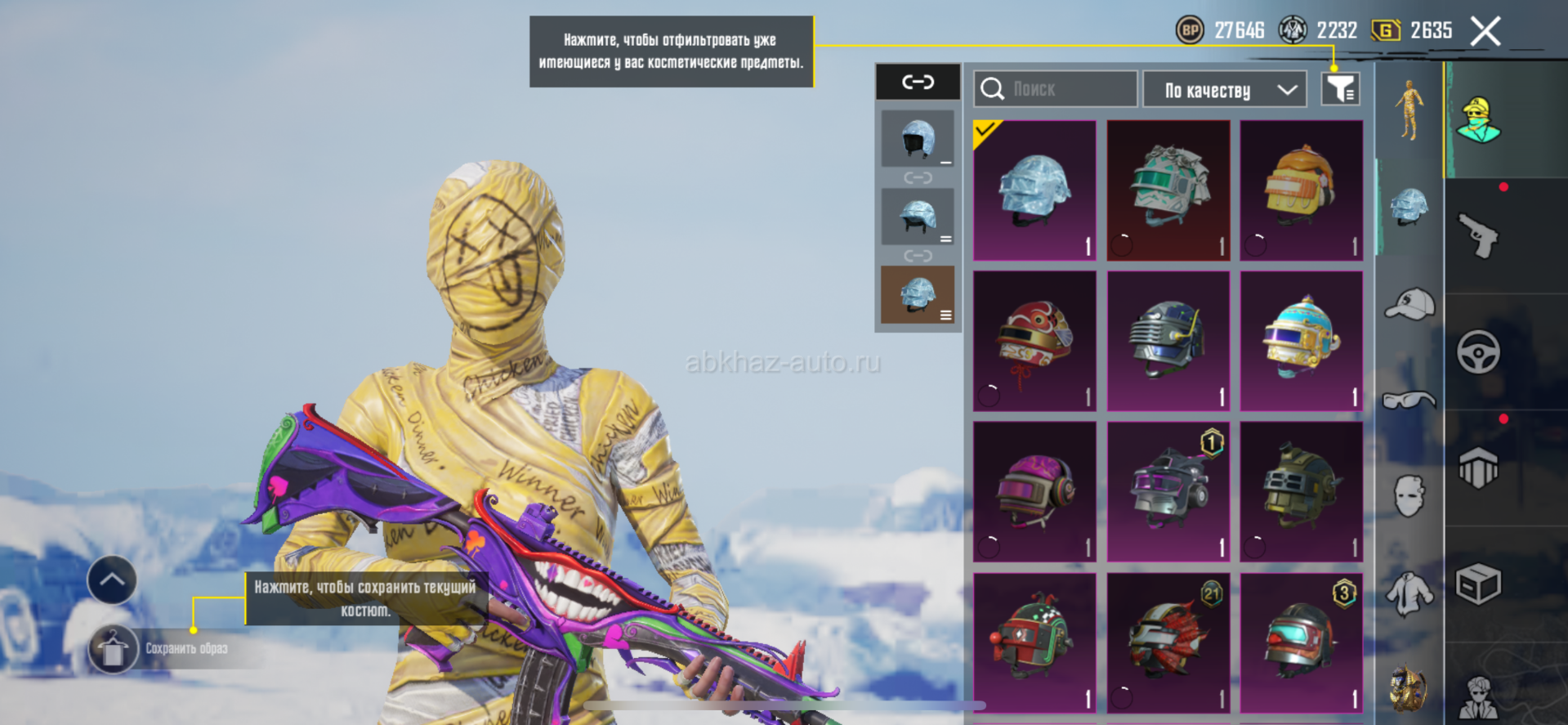Select the pink helmet with headphones
Screen dimensions: 1568x725
[x=1034, y=491]
